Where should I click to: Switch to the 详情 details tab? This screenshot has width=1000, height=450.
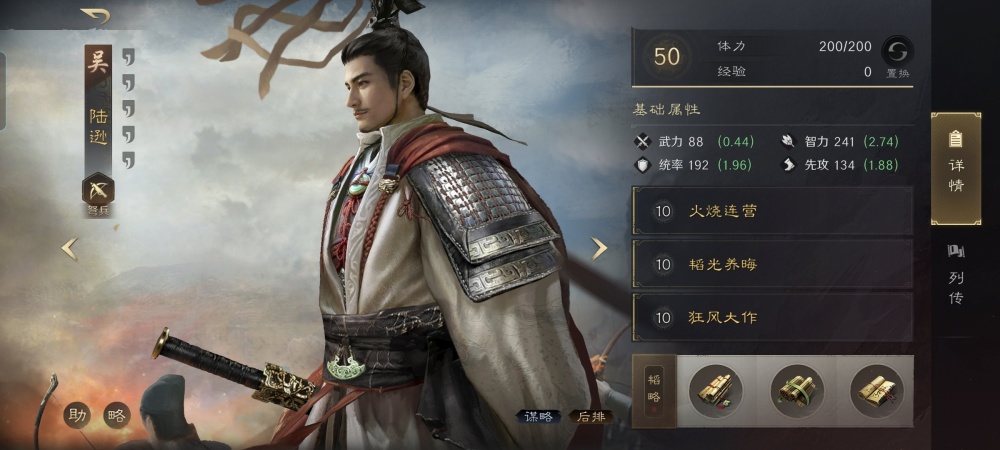coord(955,167)
